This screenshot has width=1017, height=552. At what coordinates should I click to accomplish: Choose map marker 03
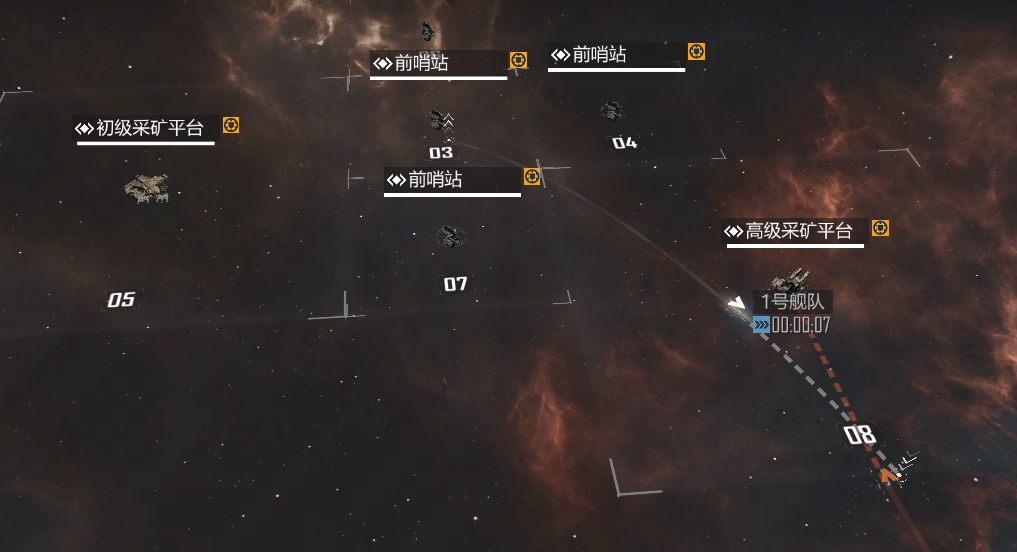coord(441,153)
